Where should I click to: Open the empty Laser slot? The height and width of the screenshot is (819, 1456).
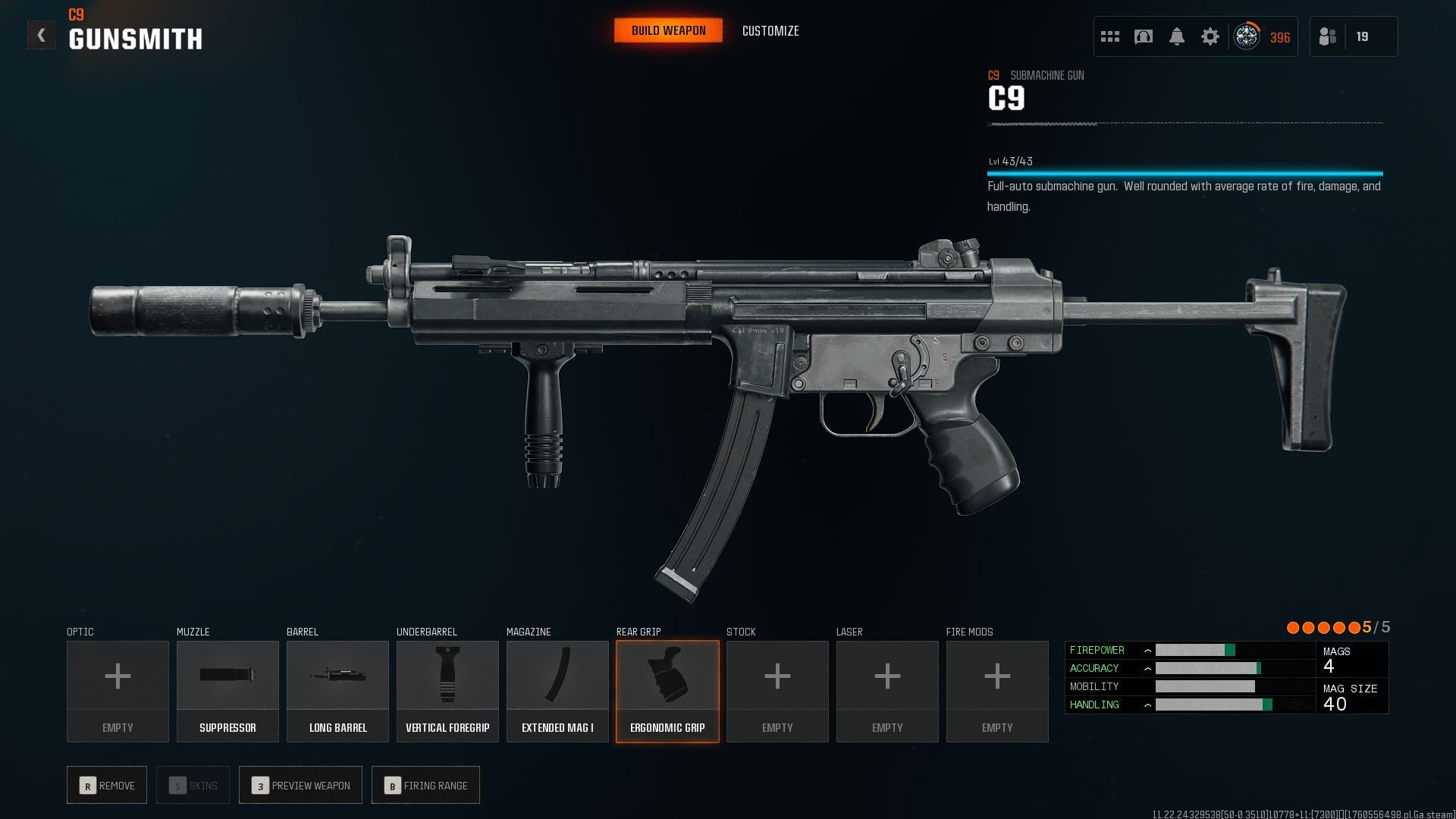pos(887,691)
